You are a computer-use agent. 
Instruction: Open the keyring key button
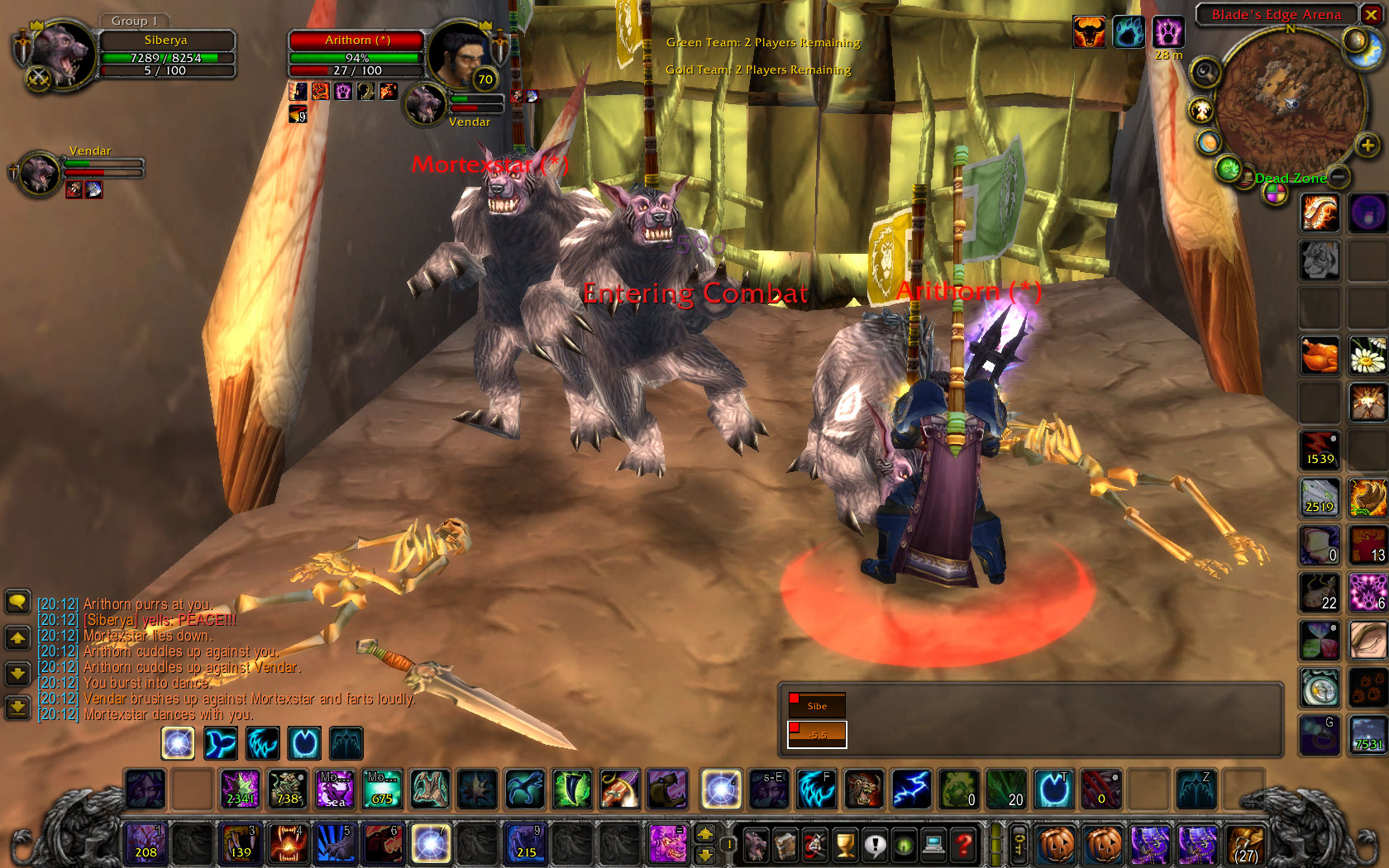[x=1019, y=845]
